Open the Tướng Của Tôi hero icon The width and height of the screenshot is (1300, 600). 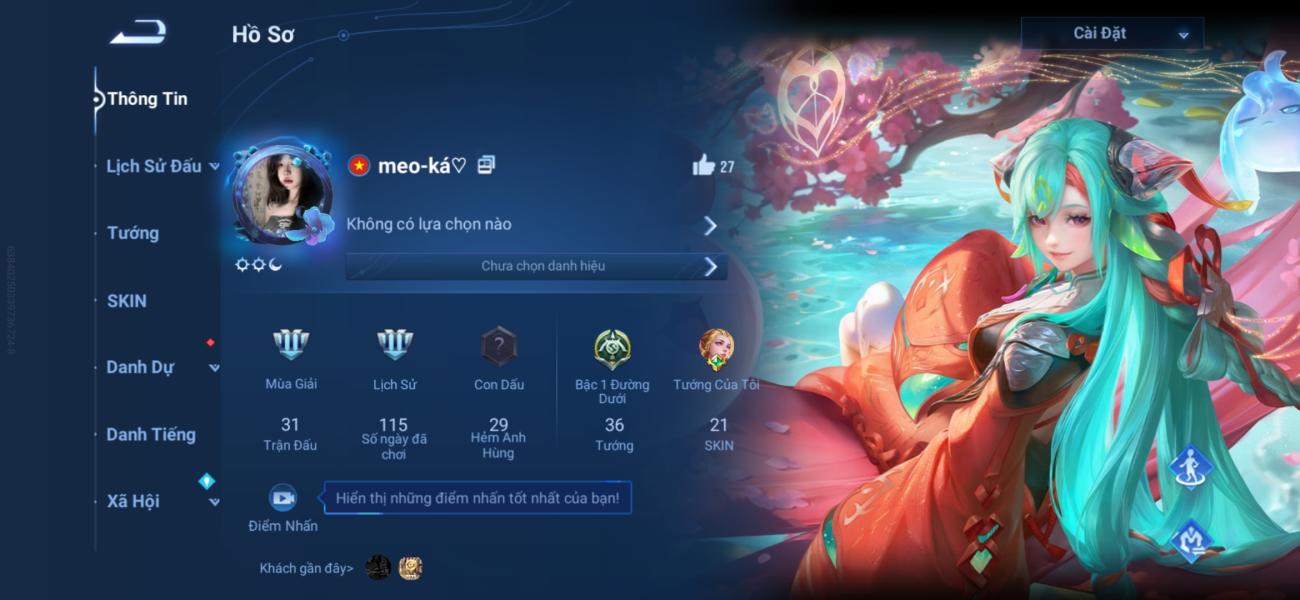716,348
